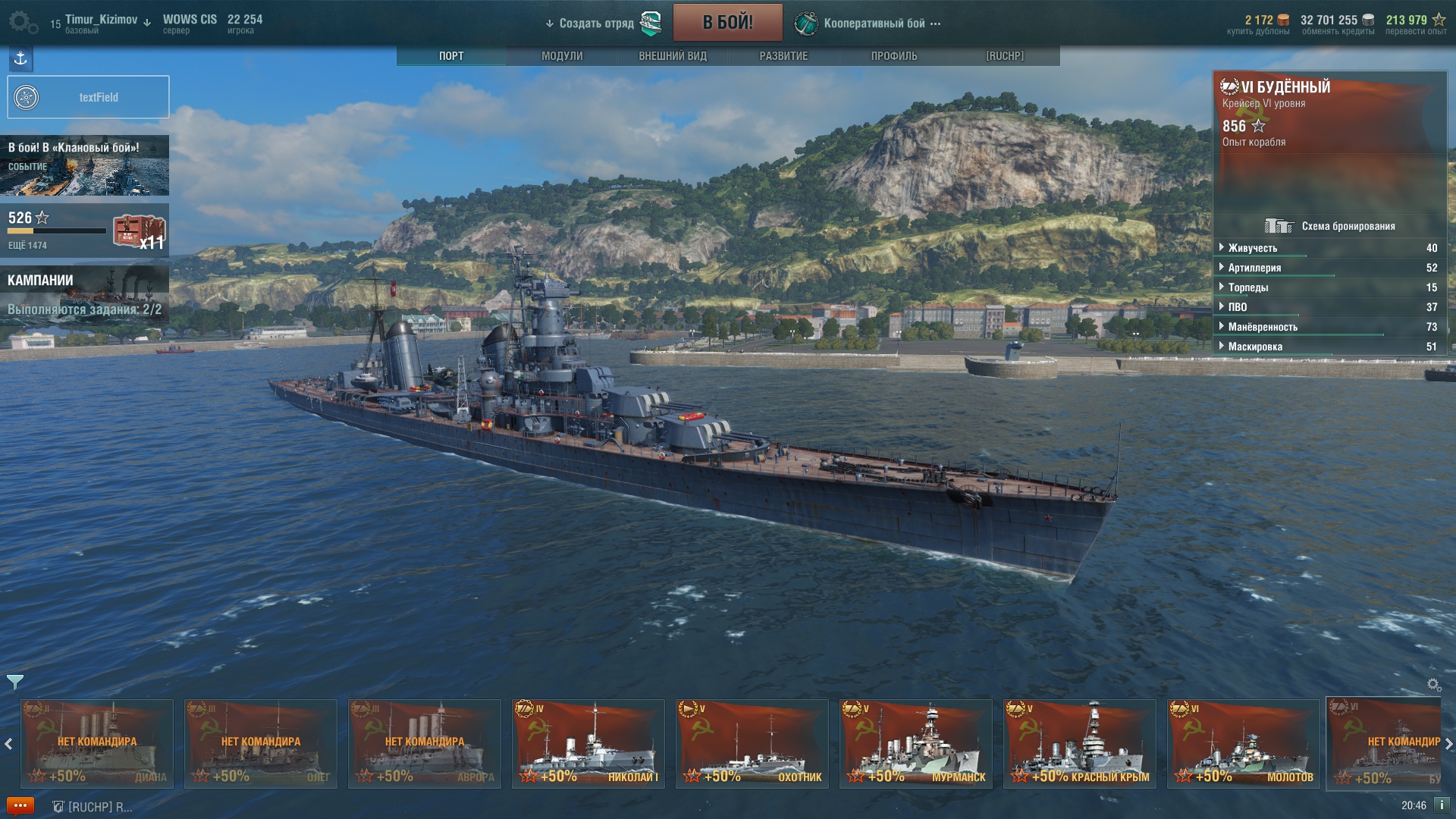Viewport: 1456px width, 819px height.
Task: Expand the Артиллерия stats row
Action: tap(1254, 268)
